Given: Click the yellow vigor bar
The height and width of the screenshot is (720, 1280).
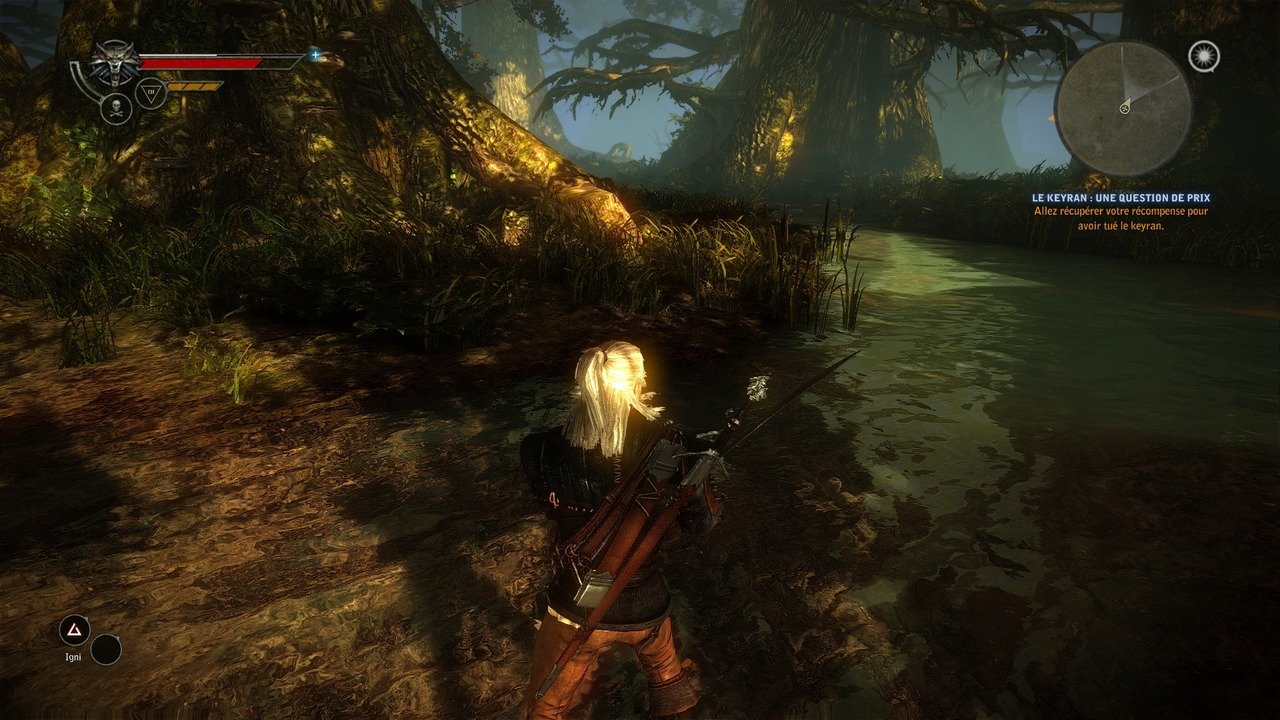Looking at the screenshot, I should point(195,88).
